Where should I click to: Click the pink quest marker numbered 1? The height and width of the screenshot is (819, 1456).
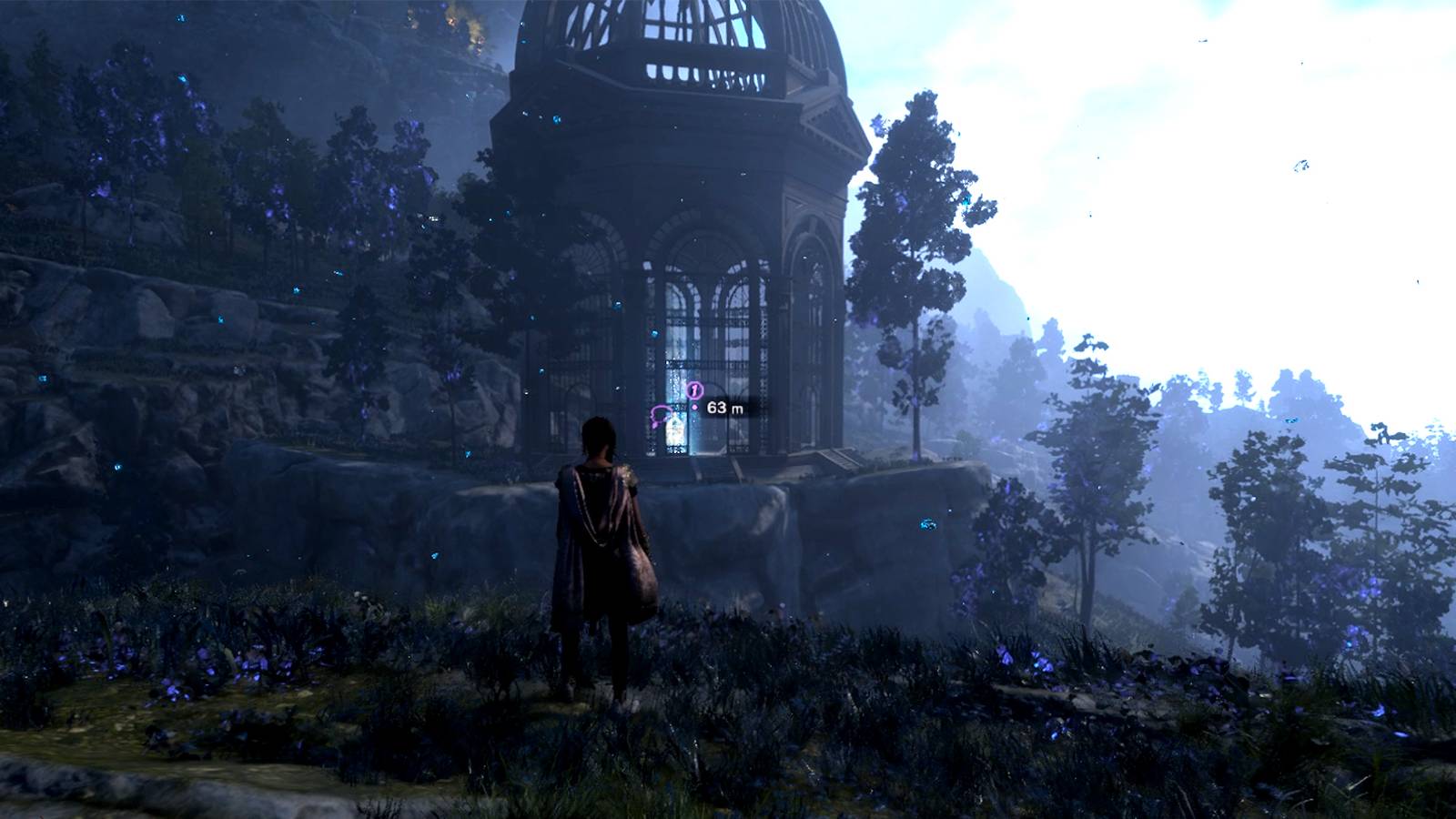pos(694,389)
